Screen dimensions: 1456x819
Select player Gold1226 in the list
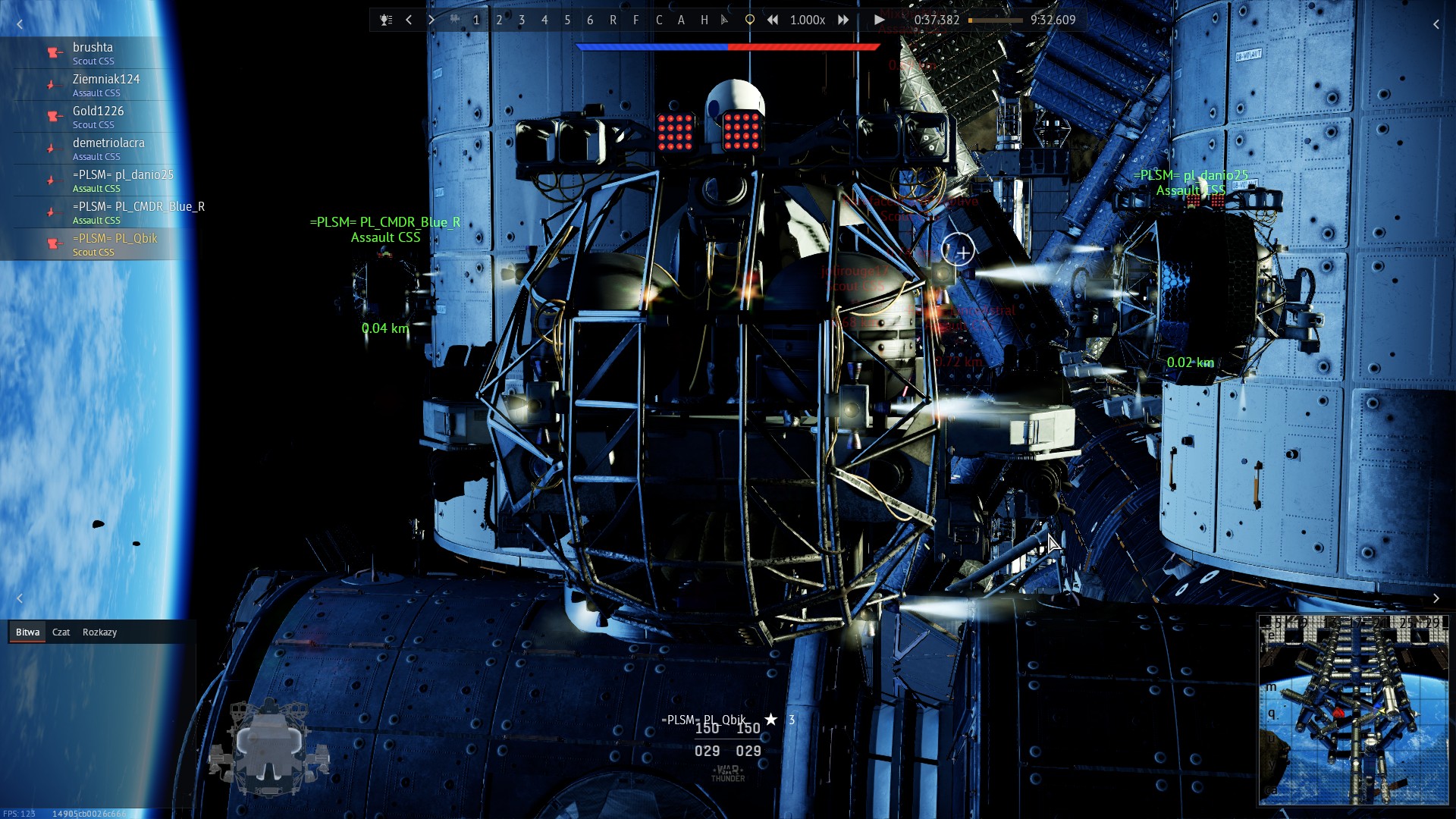point(98,117)
